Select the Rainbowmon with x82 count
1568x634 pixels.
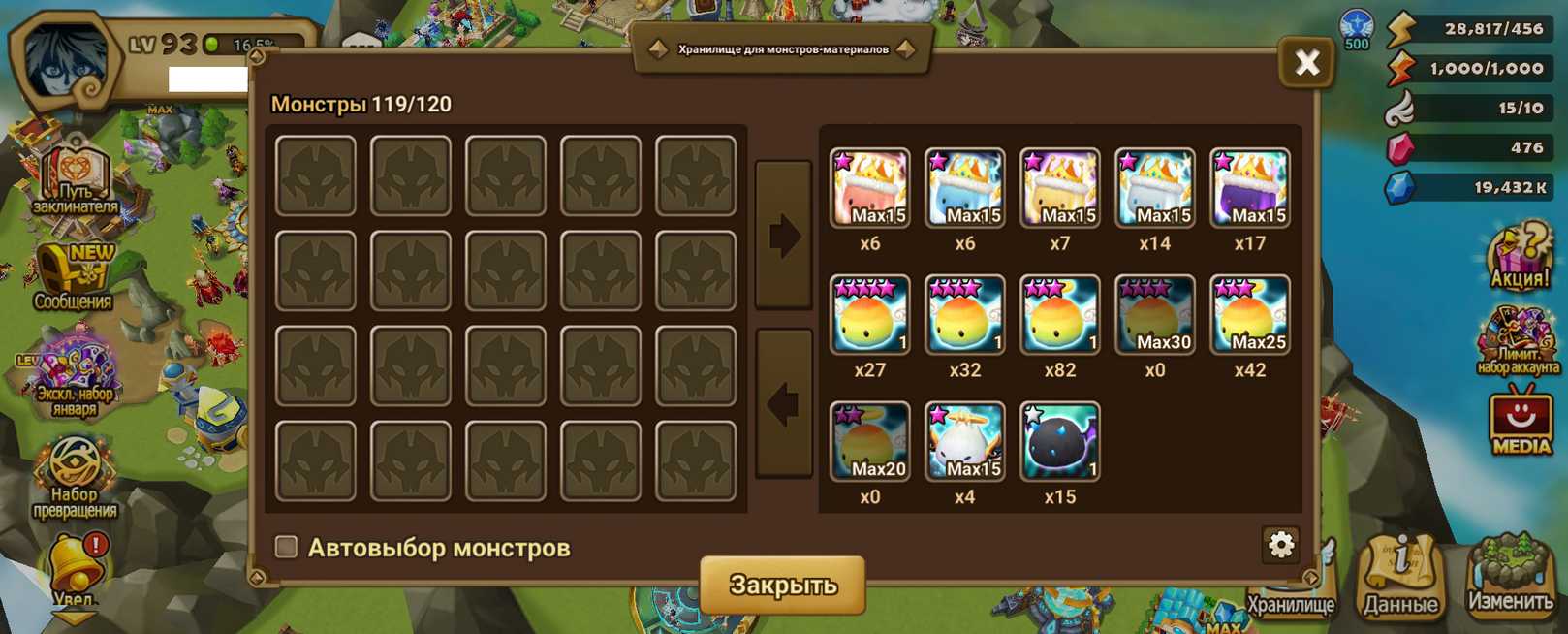(x=1059, y=315)
